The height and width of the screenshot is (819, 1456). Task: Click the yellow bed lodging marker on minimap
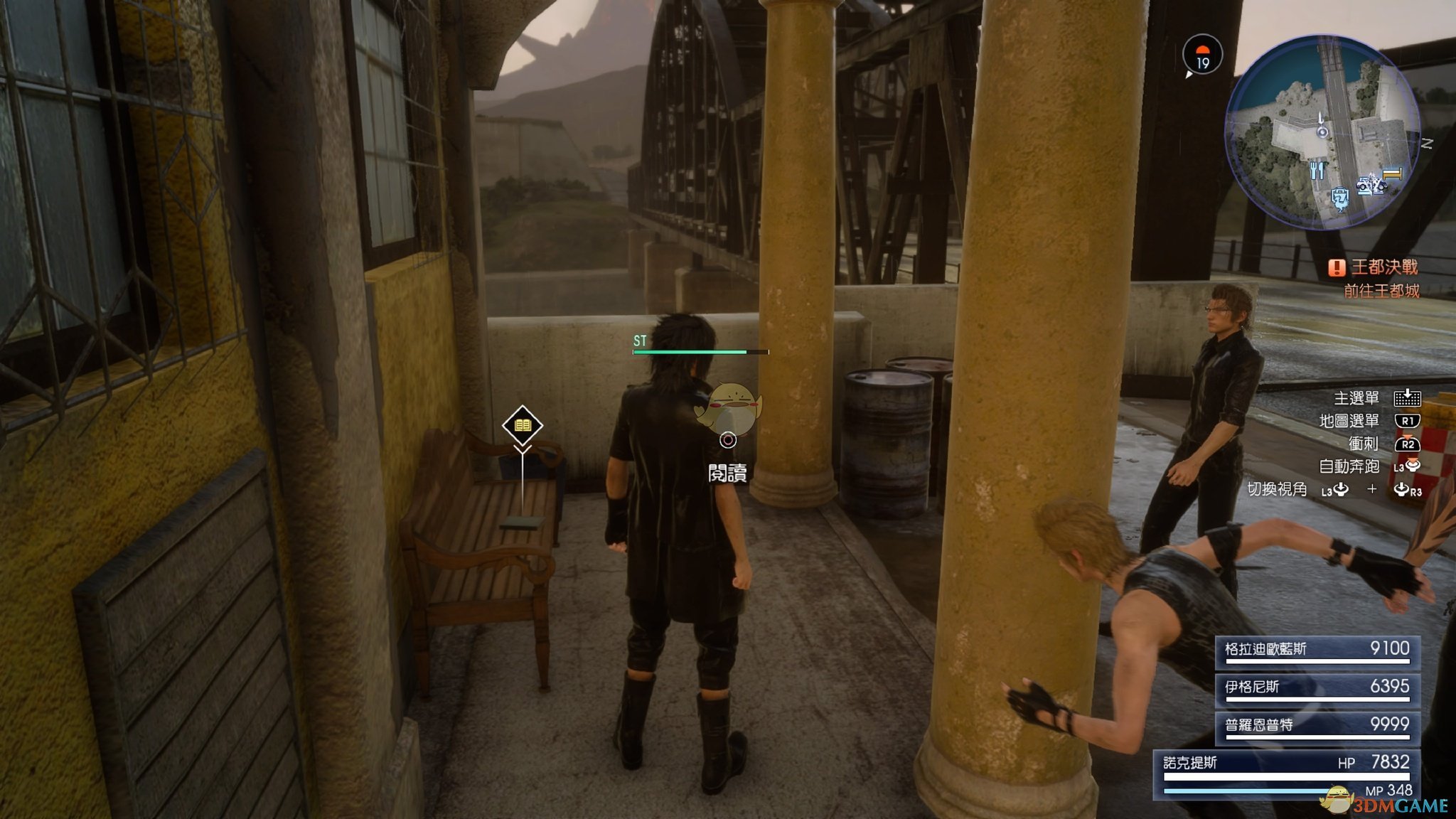(x=1392, y=173)
